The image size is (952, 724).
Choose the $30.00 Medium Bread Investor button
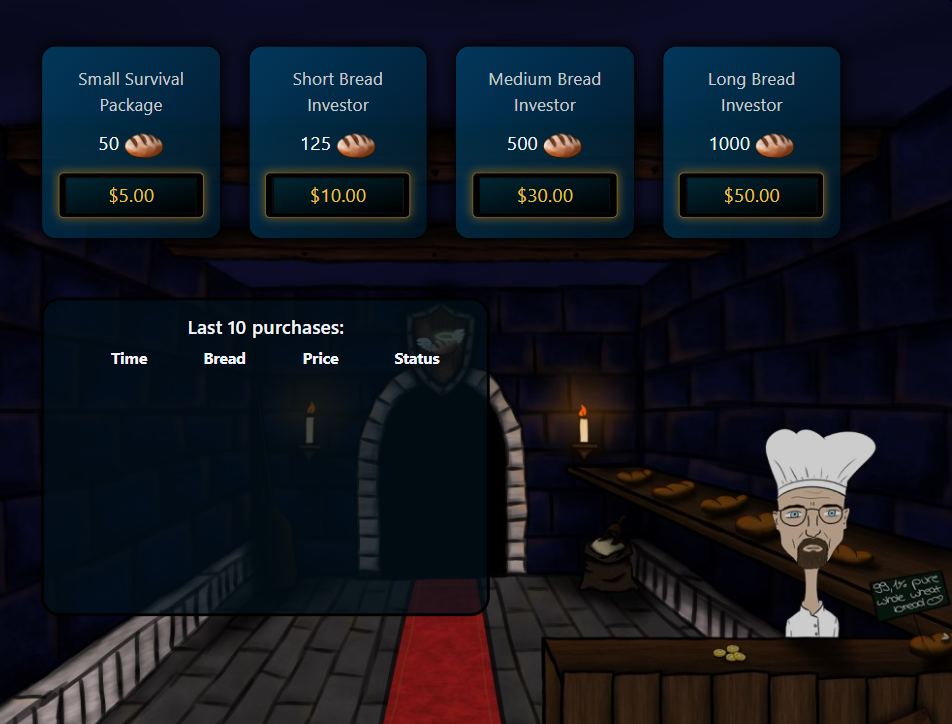point(545,195)
